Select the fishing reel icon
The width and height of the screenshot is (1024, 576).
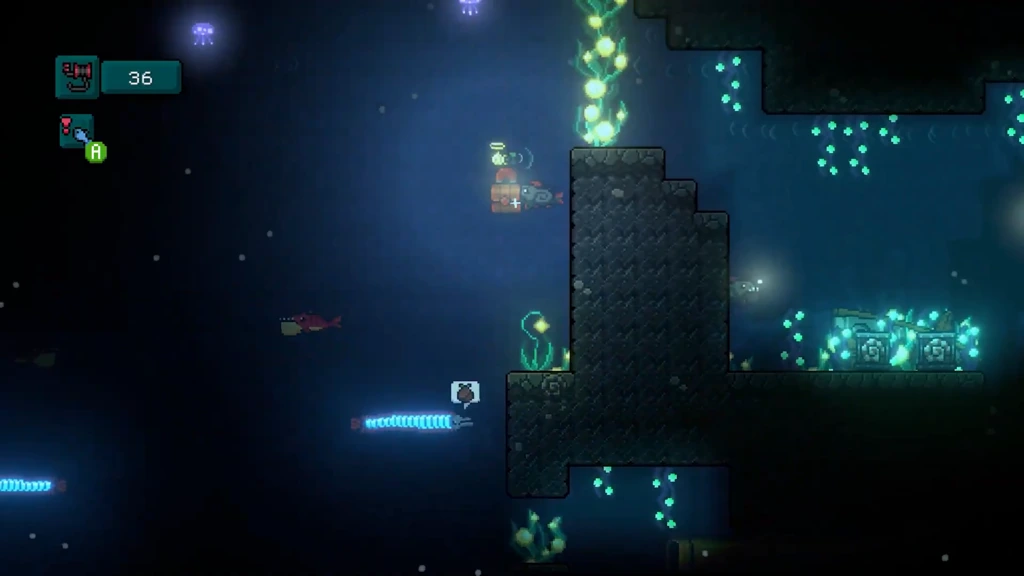[77, 77]
